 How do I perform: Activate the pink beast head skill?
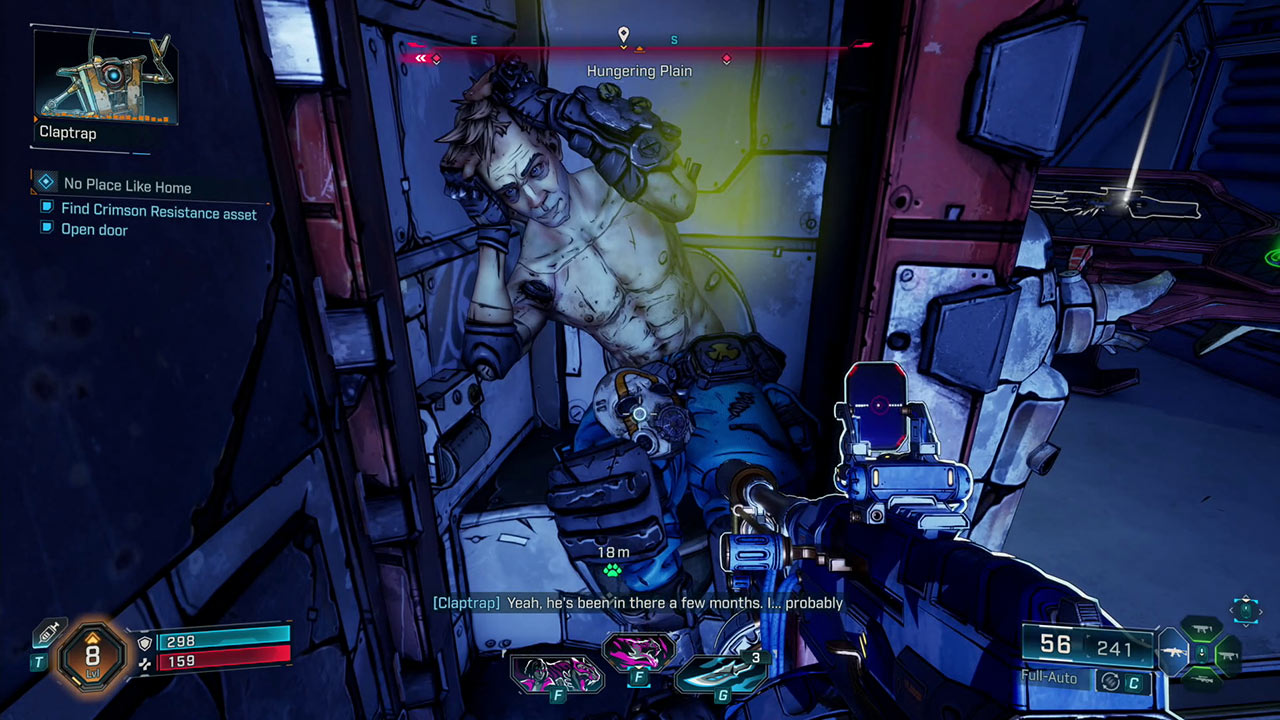click(x=638, y=652)
